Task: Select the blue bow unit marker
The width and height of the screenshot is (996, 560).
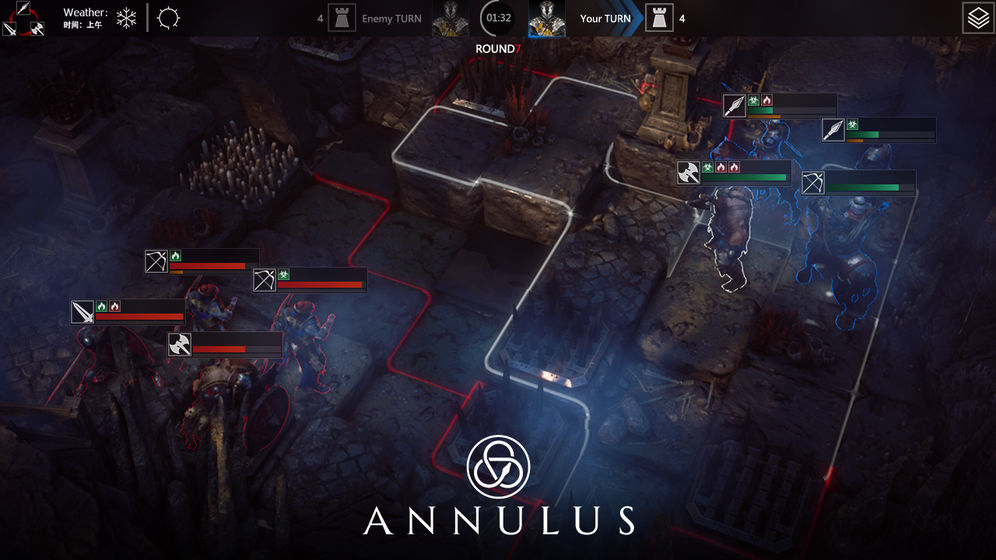Action: click(813, 183)
